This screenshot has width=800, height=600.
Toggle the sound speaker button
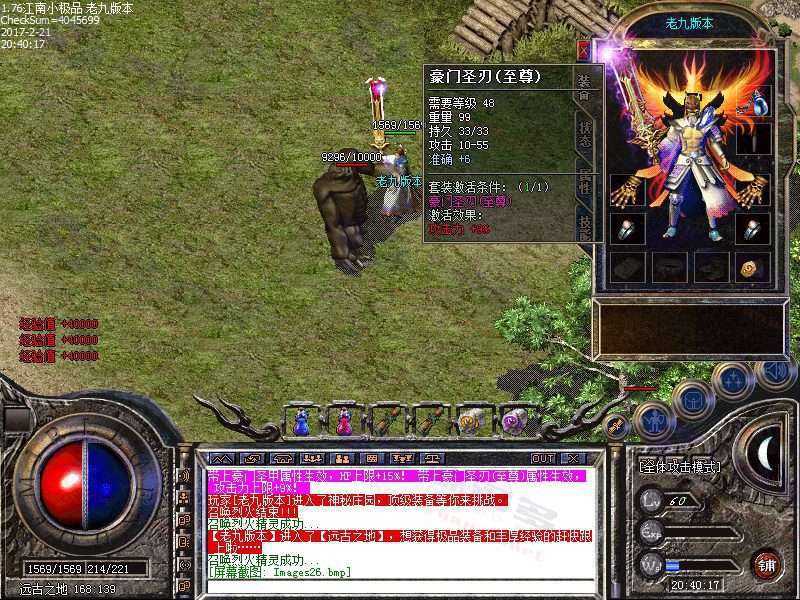pyautogui.click(x=775, y=372)
